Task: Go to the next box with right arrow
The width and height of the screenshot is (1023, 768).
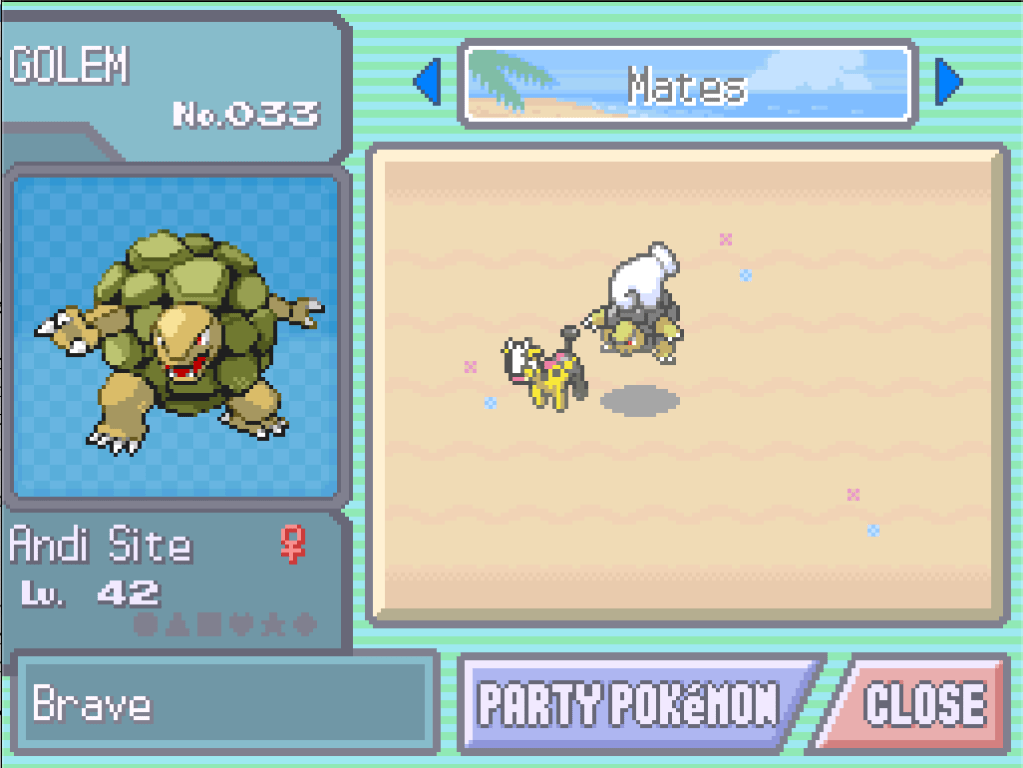Action: (947, 83)
